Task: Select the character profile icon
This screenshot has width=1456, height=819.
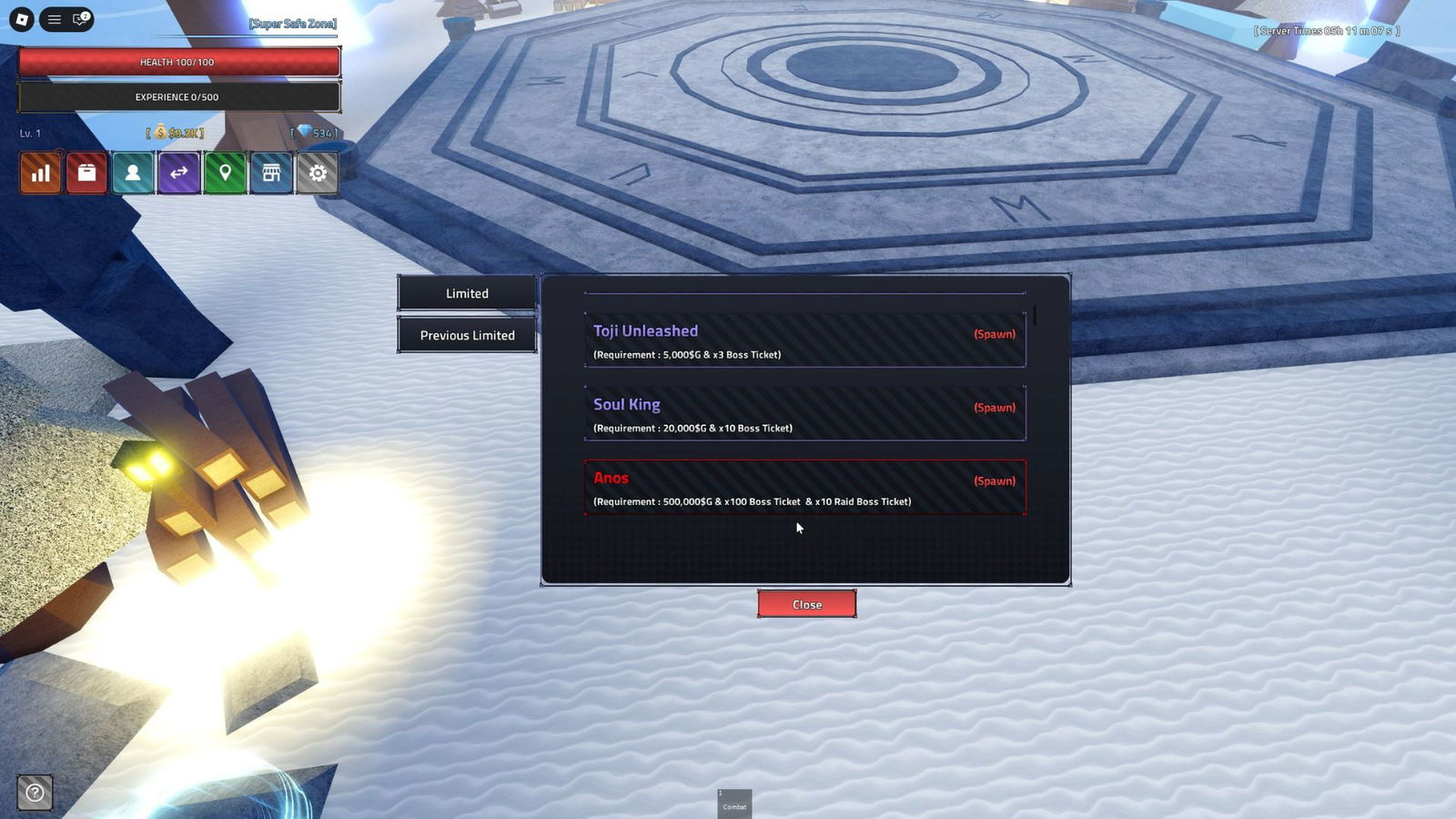Action: pos(132,172)
